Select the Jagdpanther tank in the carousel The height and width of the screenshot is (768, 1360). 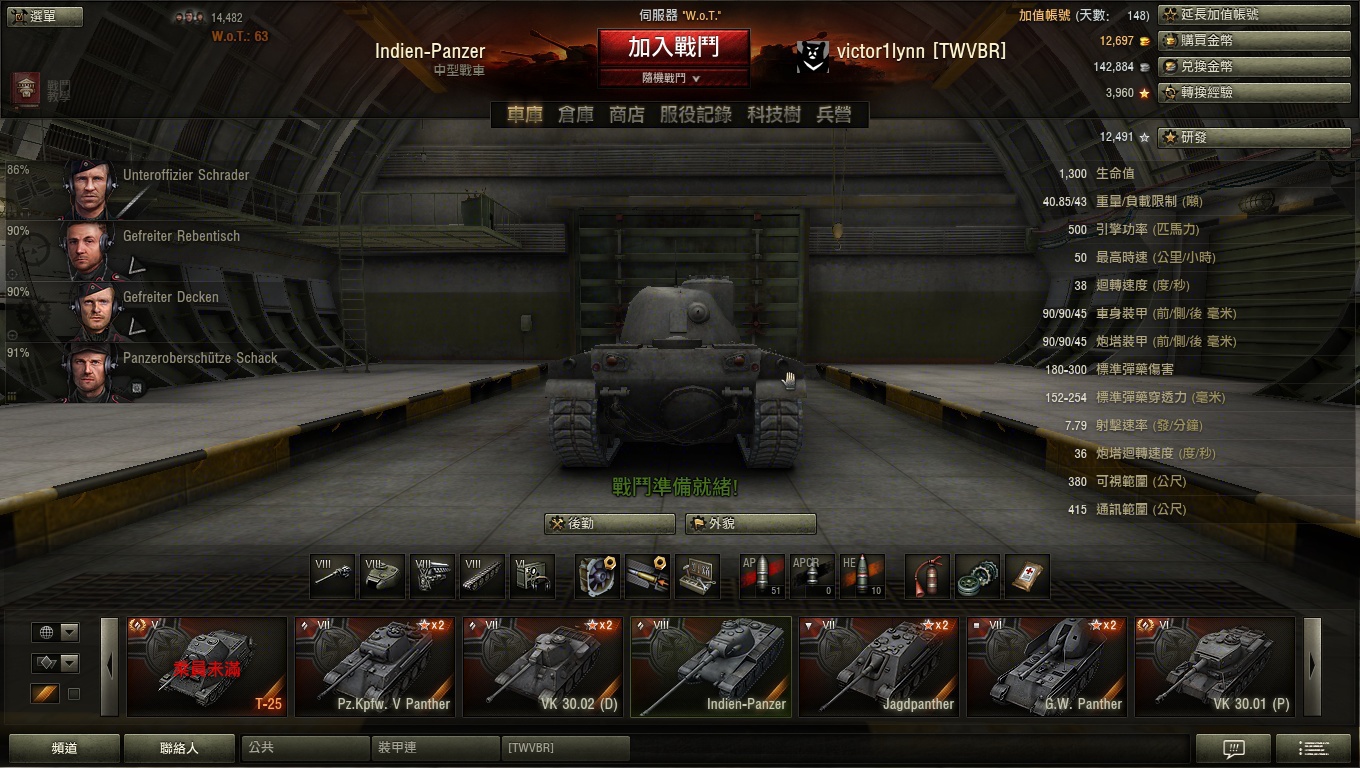click(x=879, y=666)
